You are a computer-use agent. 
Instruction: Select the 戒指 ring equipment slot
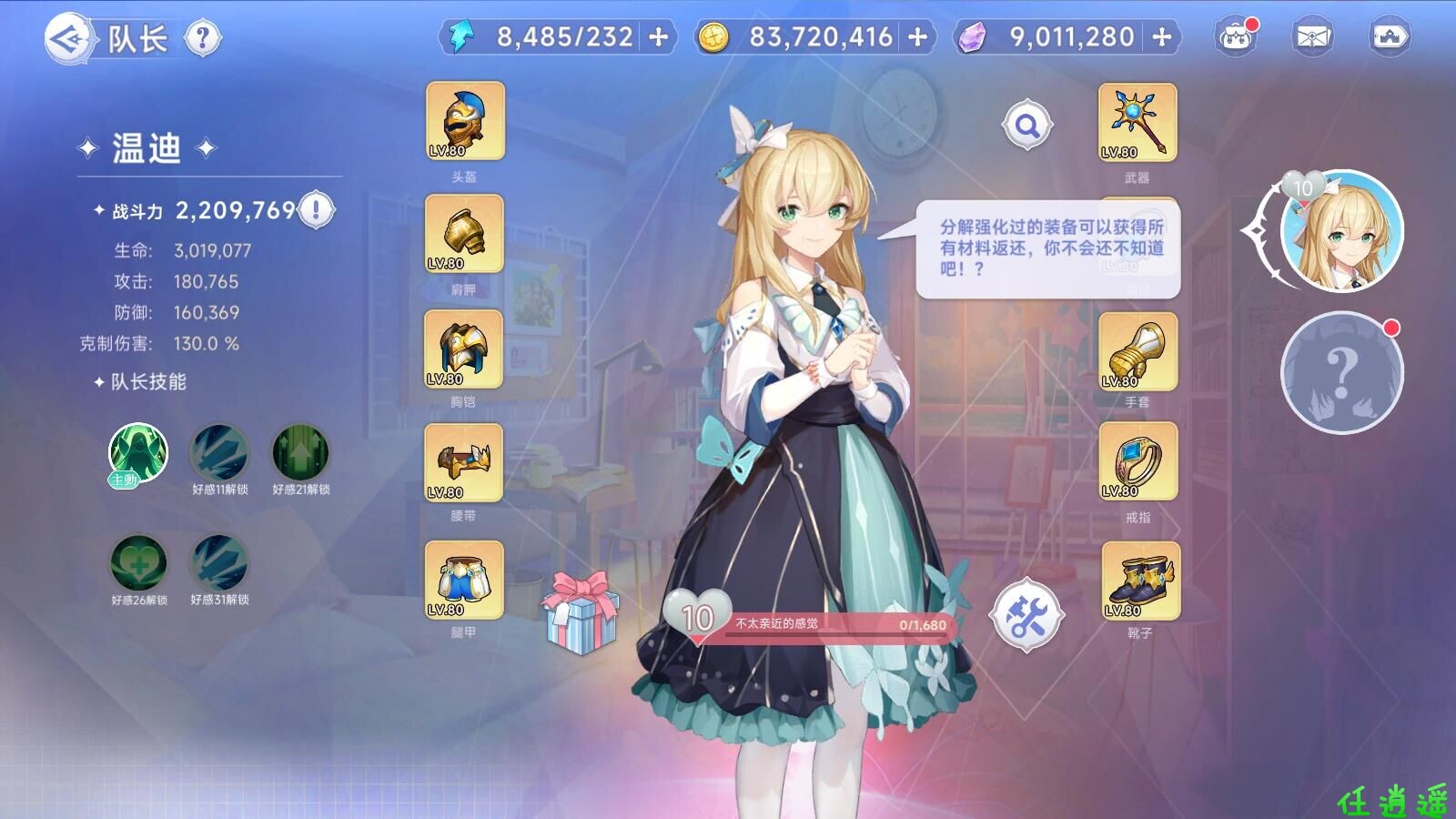(1137, 463)
